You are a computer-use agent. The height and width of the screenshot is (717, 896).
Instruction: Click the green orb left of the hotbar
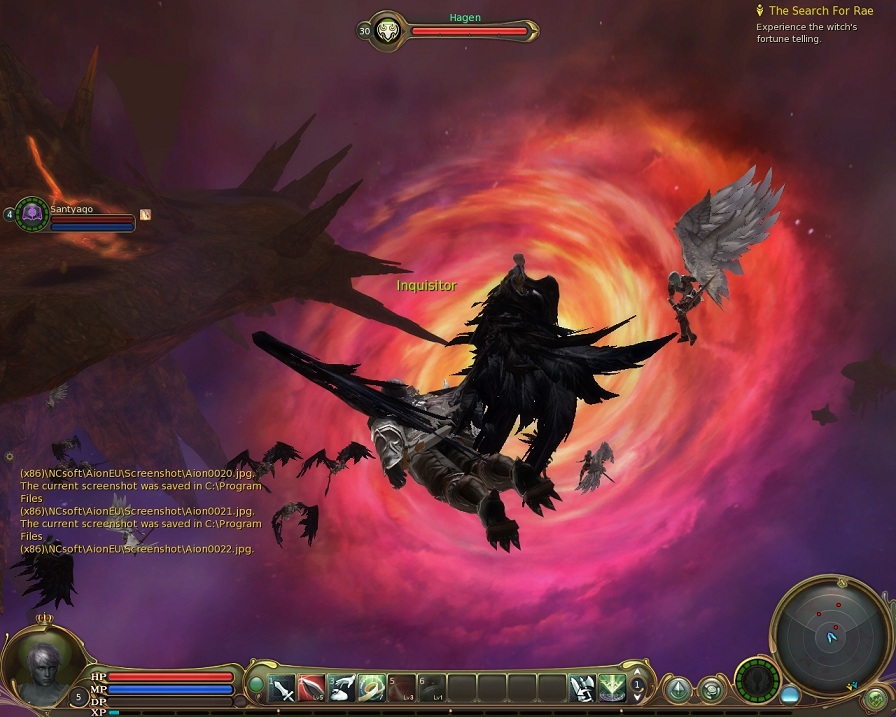click(256, 686)
